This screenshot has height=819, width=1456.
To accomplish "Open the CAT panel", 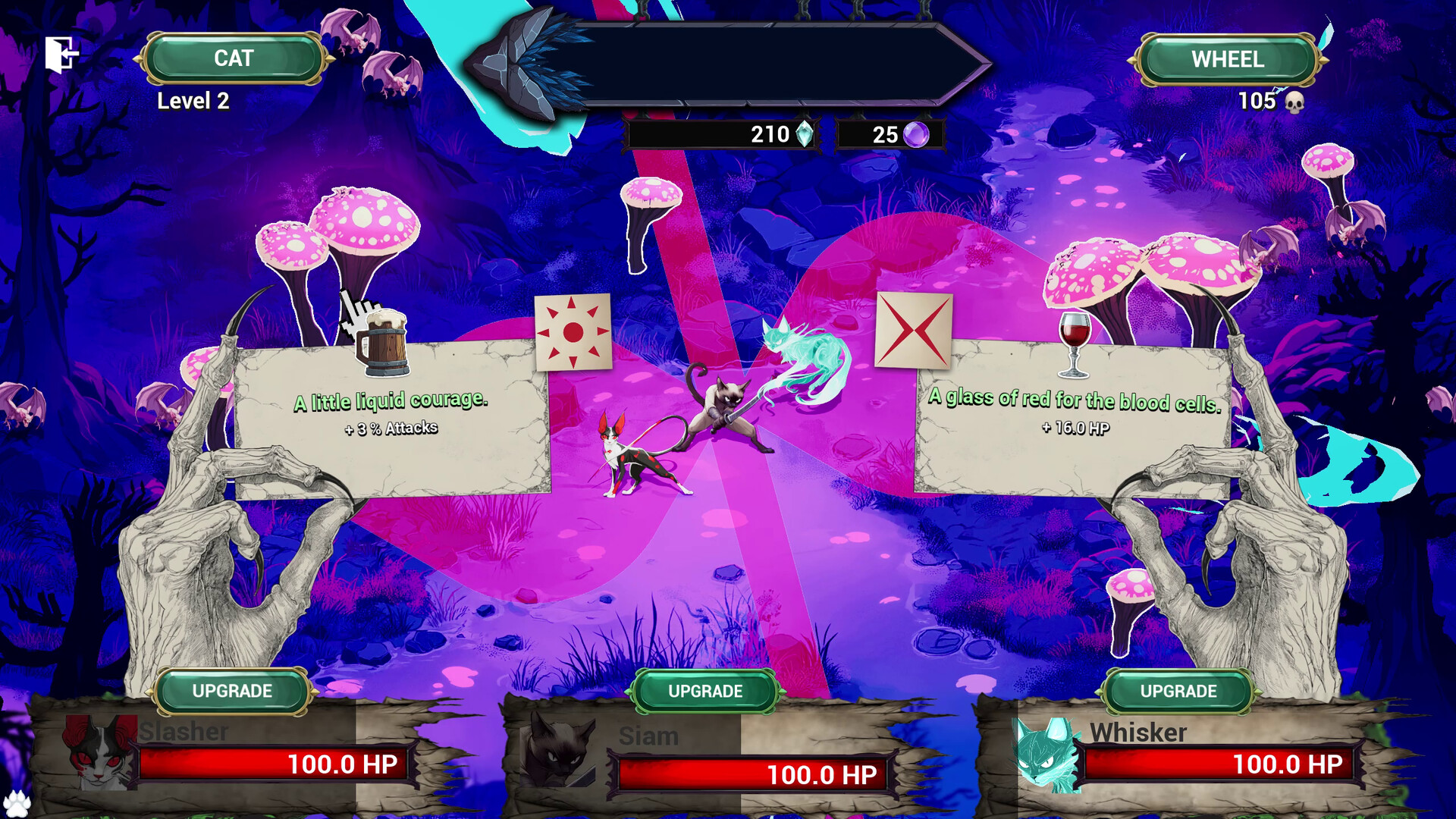I will [x=232, y=57].
